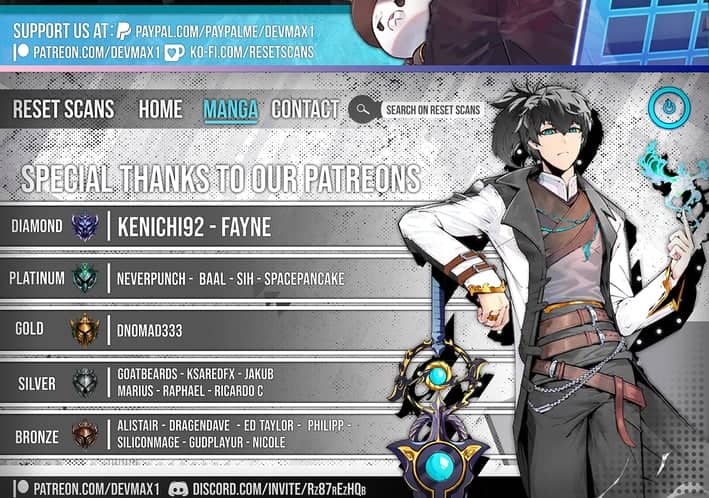
Task: Select the Diamond tier badge icon
Action: click(85, 227)
